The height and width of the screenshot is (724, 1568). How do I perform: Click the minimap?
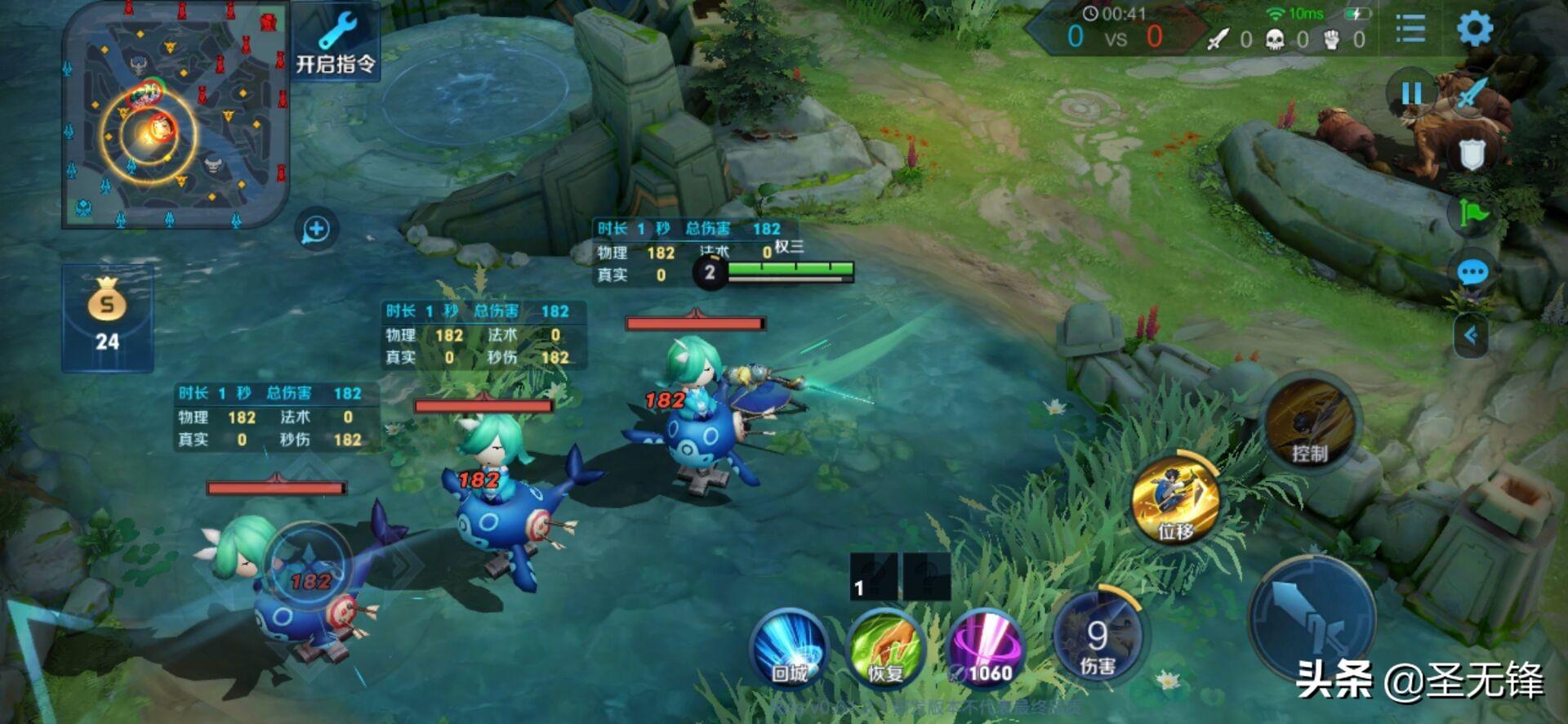pos(175,116)
